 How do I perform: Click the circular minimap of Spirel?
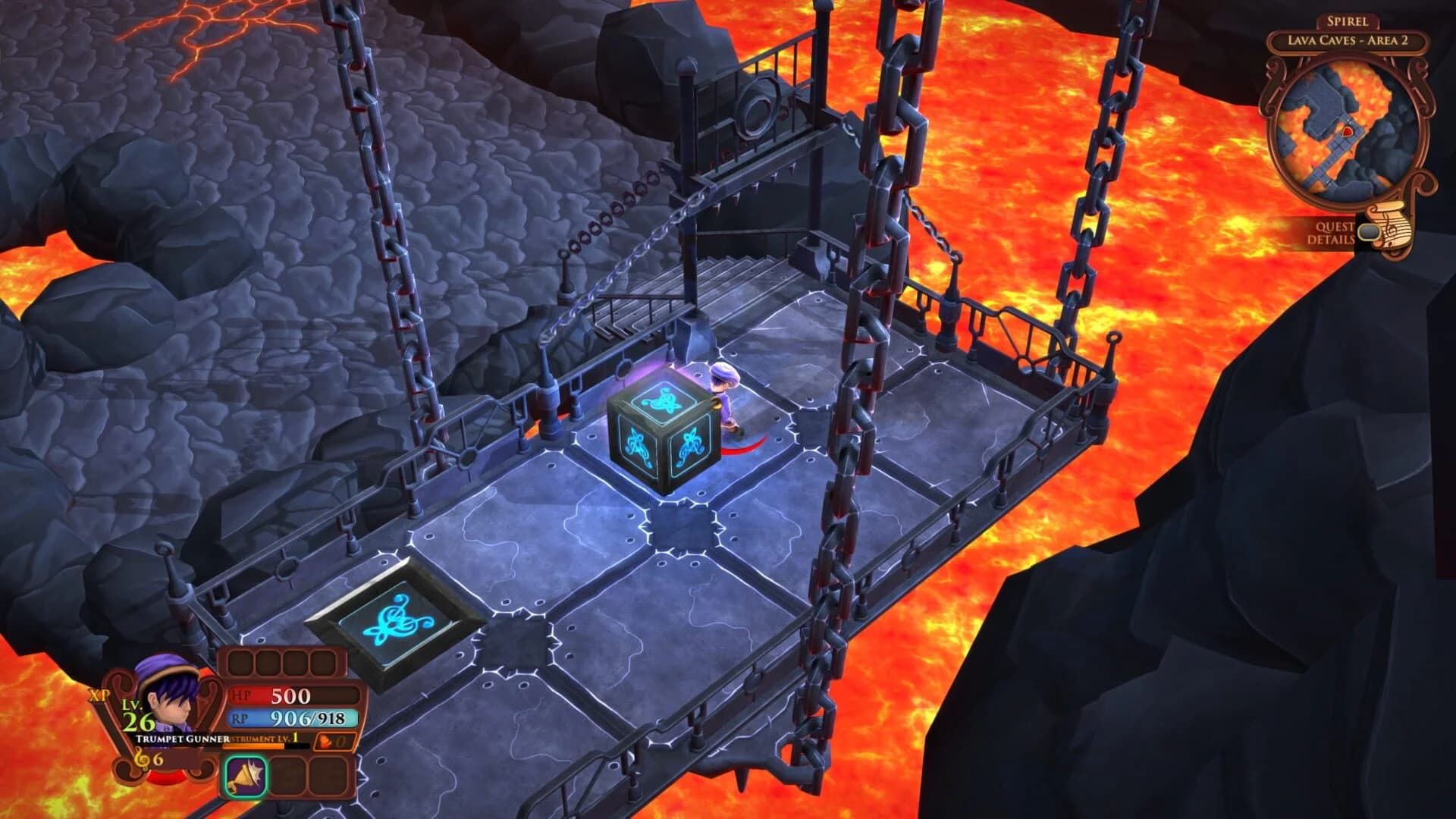coord(1348,127)
